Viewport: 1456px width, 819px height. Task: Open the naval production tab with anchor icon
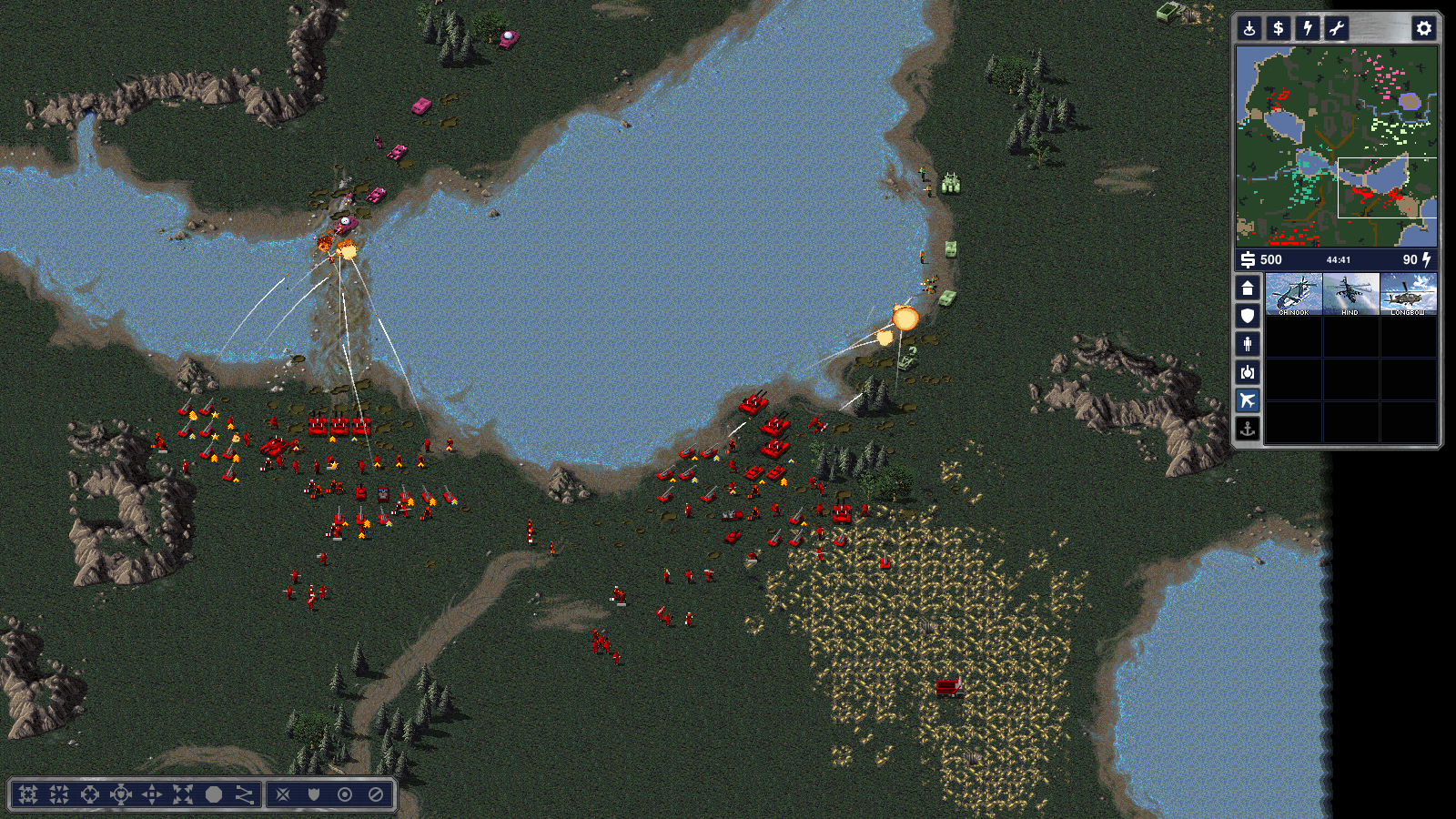click(1248, 429)
